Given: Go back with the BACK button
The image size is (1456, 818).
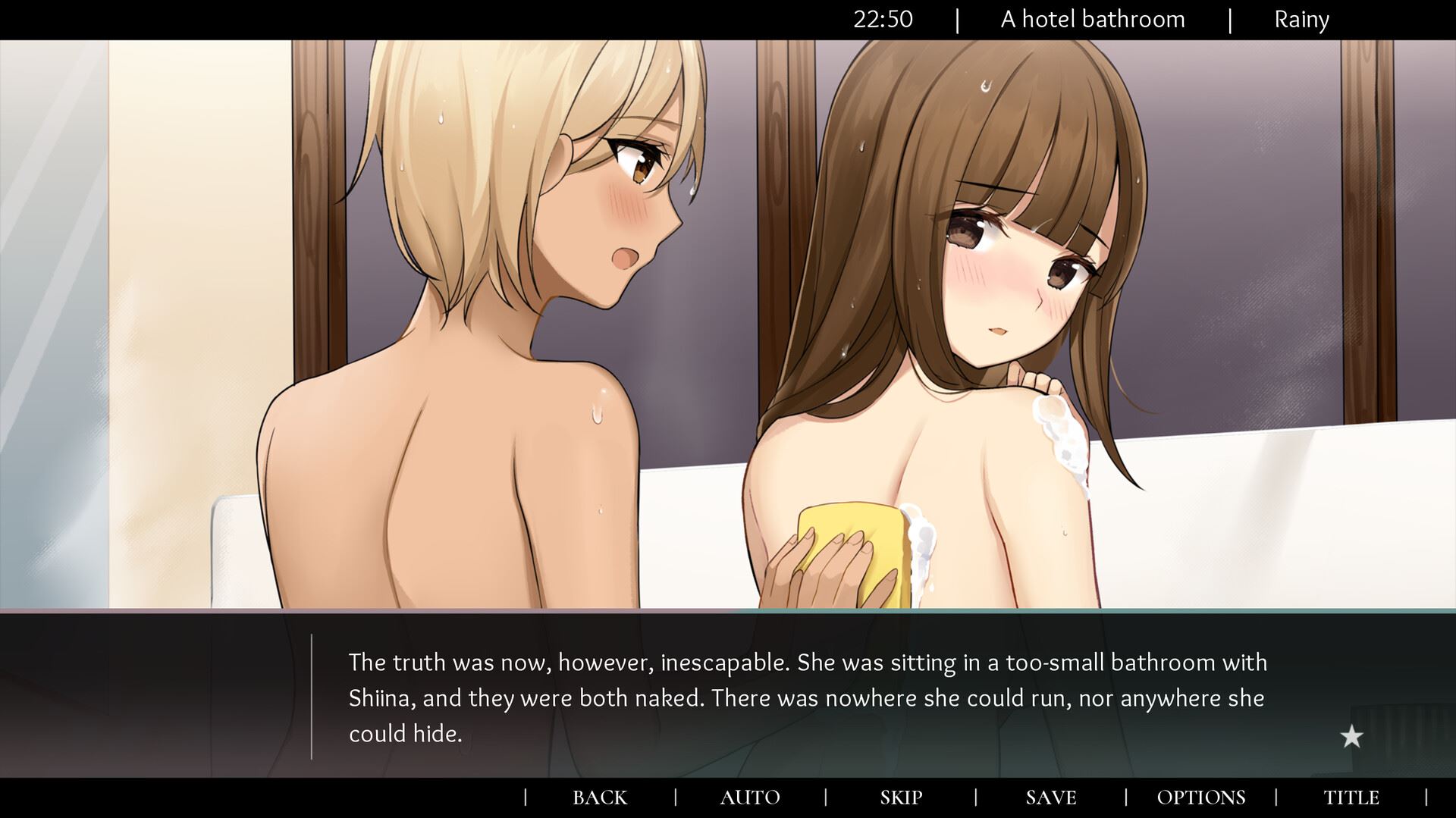Looking at the screenshot, I should click(599, 798).
